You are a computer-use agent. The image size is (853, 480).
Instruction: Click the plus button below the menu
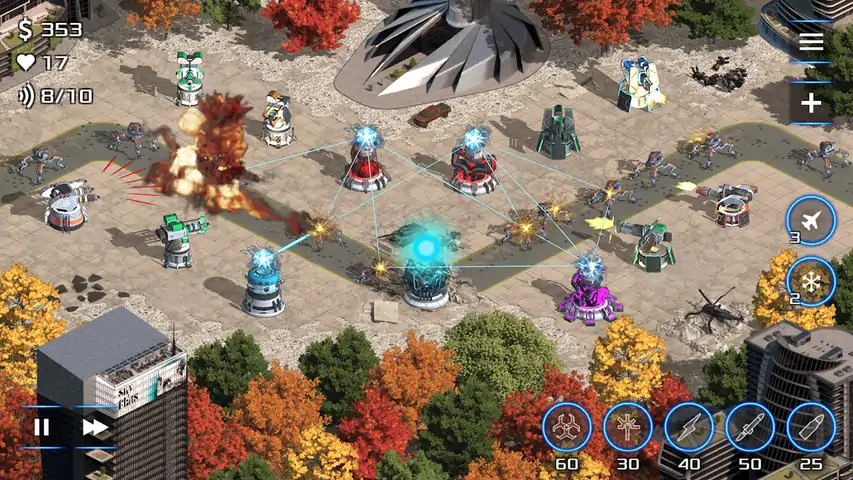point(811,103)
